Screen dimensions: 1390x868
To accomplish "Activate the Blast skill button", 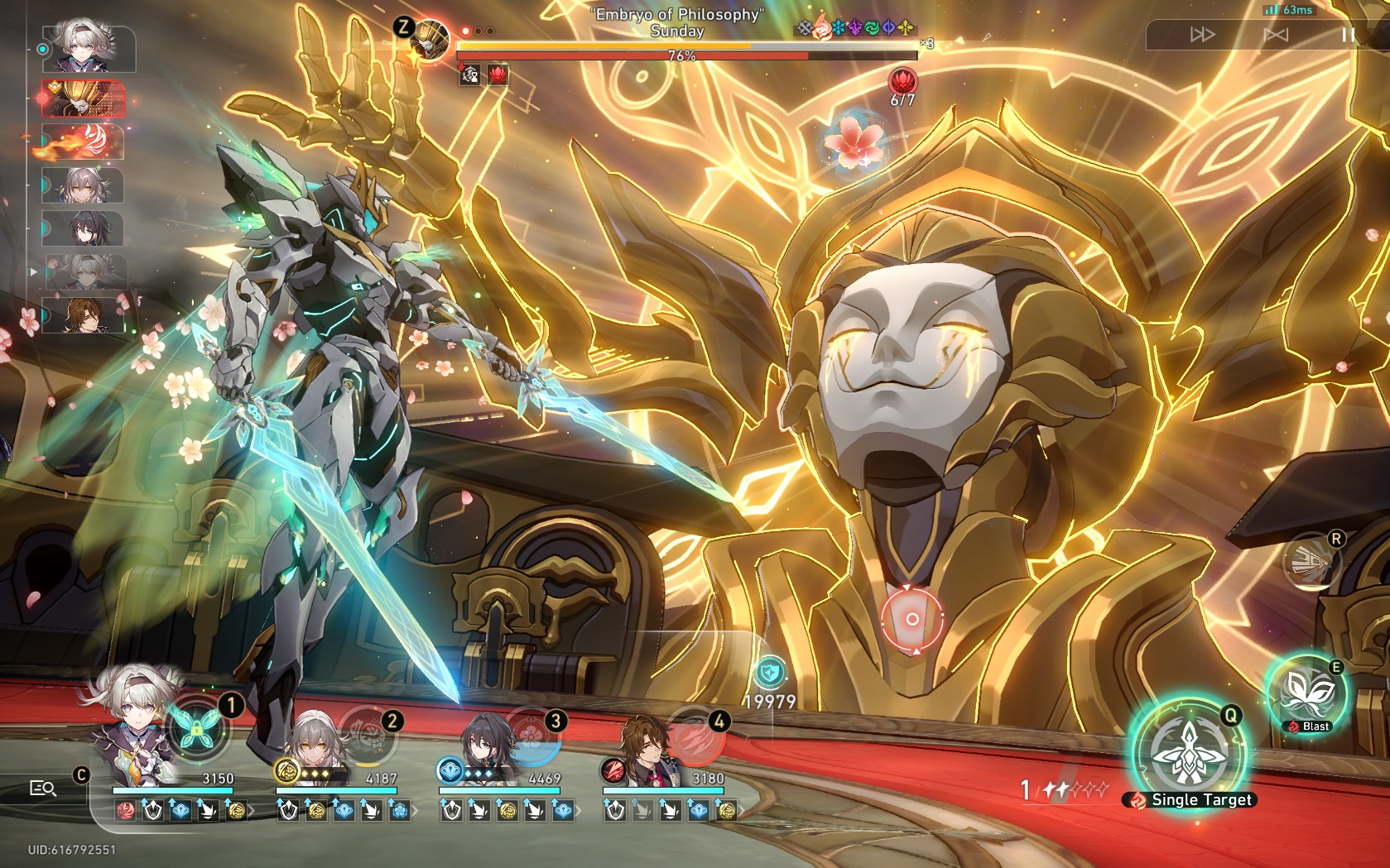I will pyautogui.click(x=1307, y=695).
